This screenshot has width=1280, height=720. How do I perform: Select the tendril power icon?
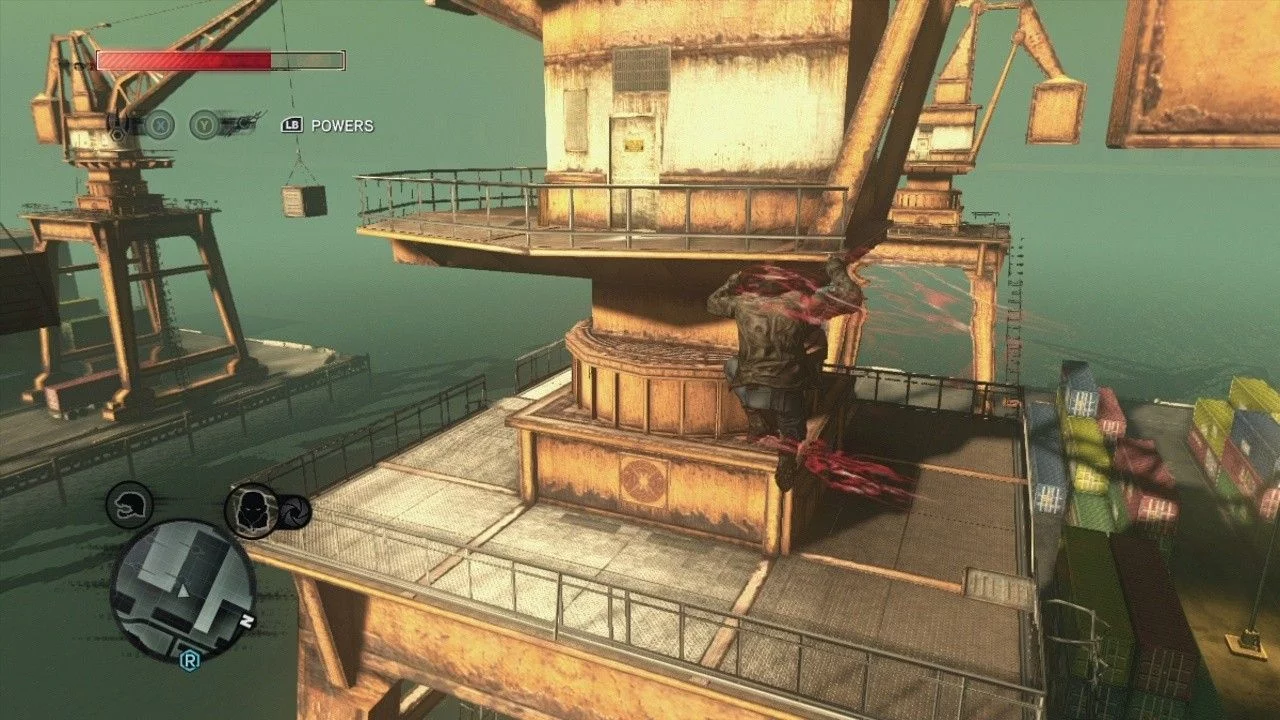239,124
